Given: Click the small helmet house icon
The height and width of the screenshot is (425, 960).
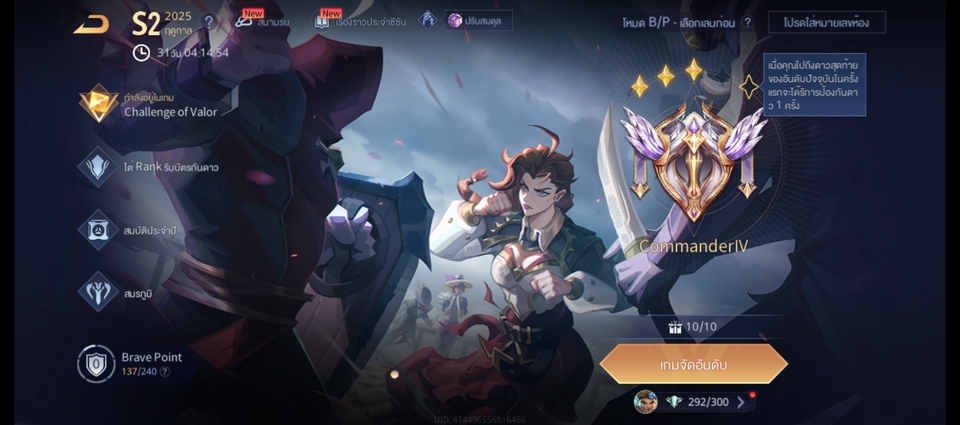Looking at the screenshot, I should pos(428,20).
